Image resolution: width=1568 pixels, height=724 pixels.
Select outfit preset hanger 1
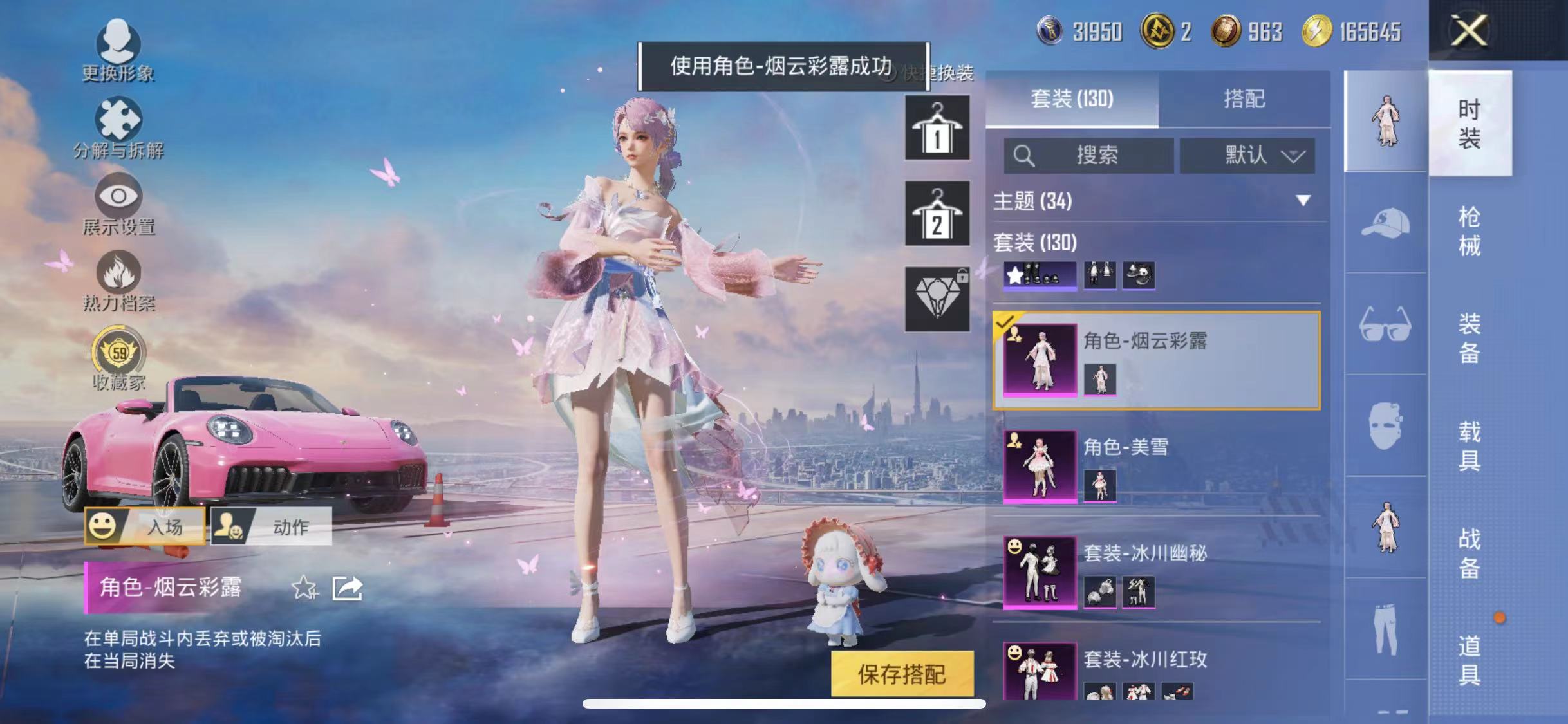936,129
